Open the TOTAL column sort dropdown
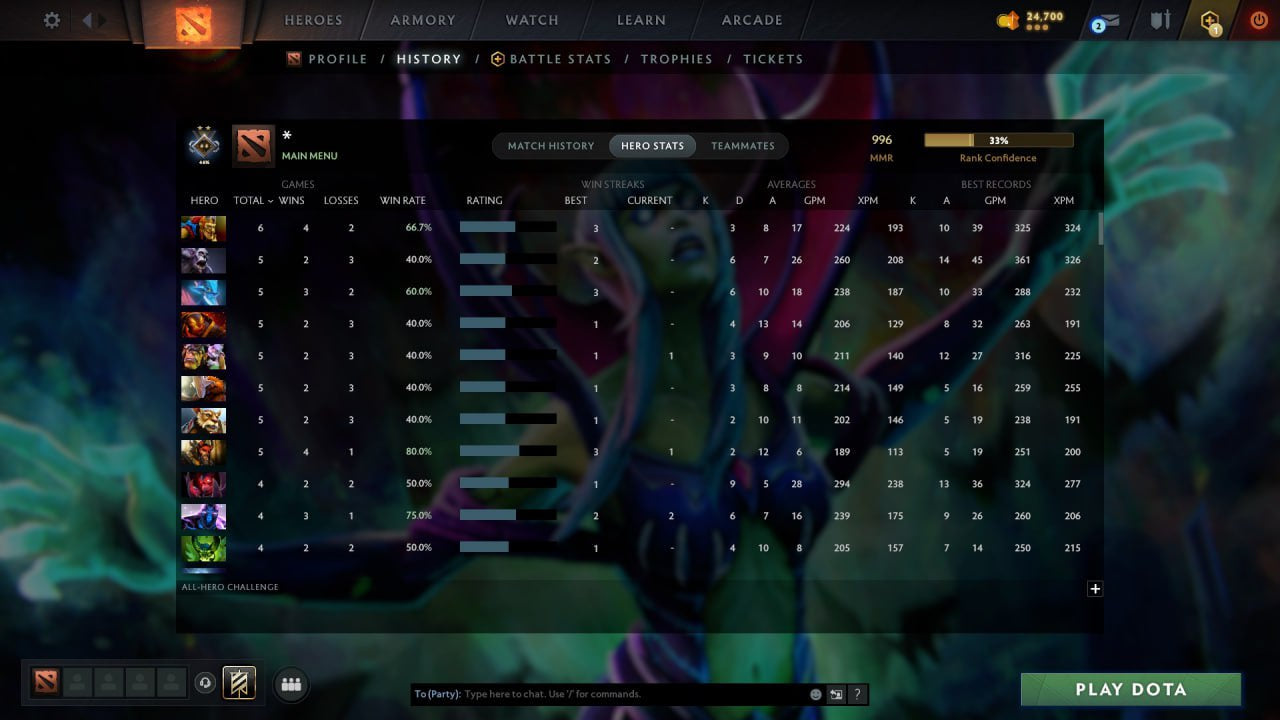 coord(250,200)
